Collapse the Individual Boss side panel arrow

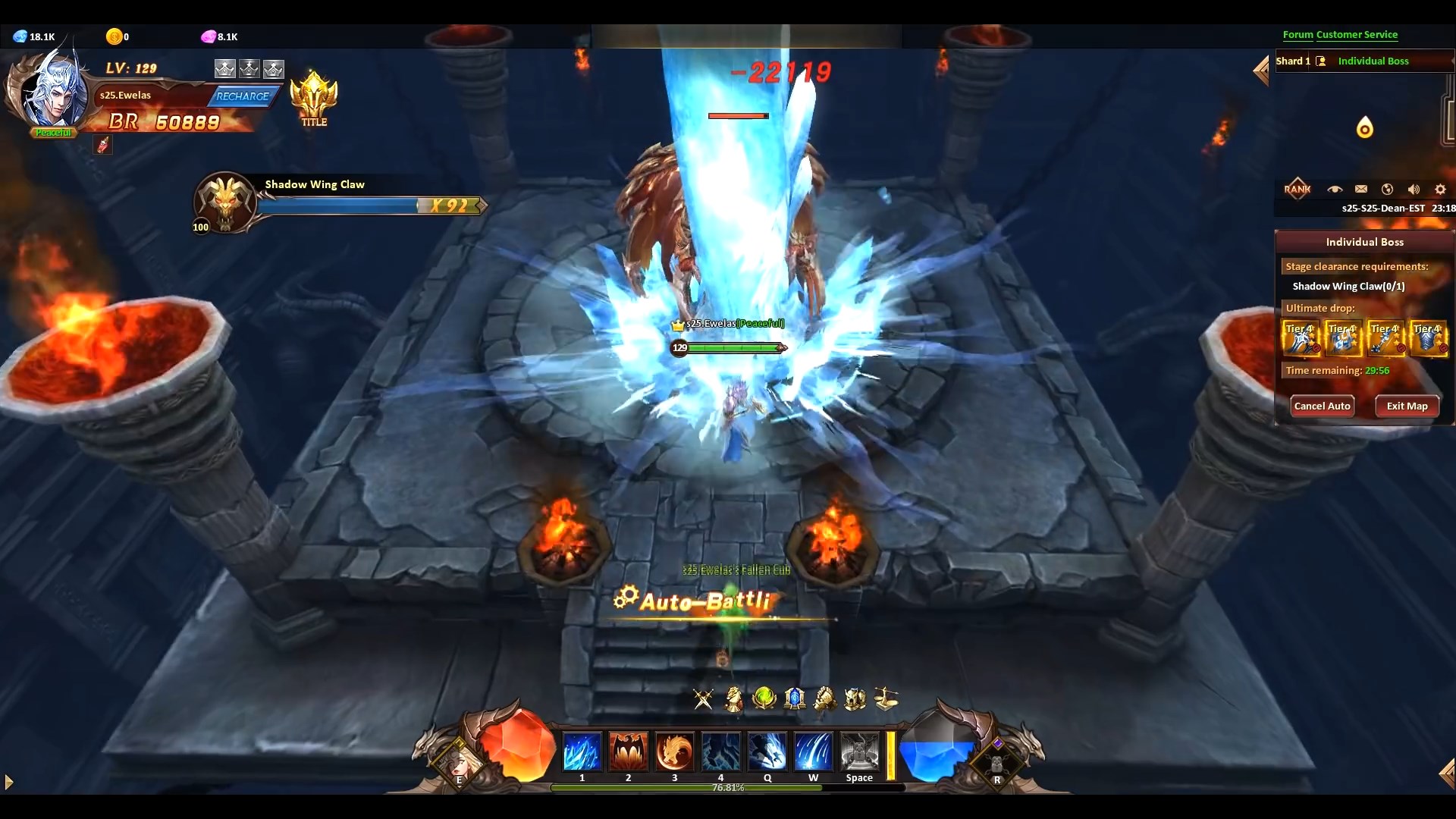1261,71
